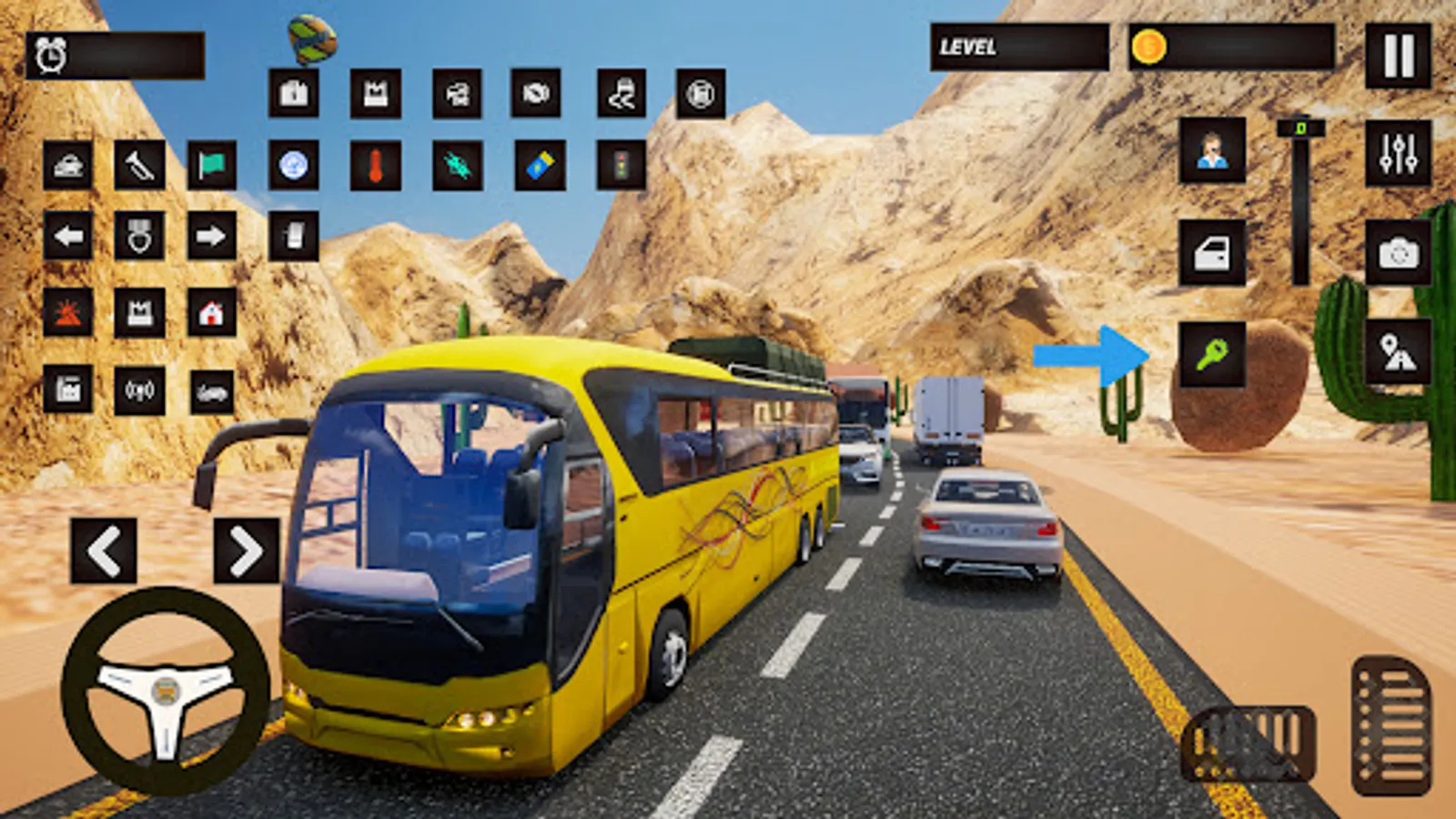Image resolution: width=1456 pixels, height=819 pixels.
Task: Click the red thermometer icon
Action: point(375,166)
